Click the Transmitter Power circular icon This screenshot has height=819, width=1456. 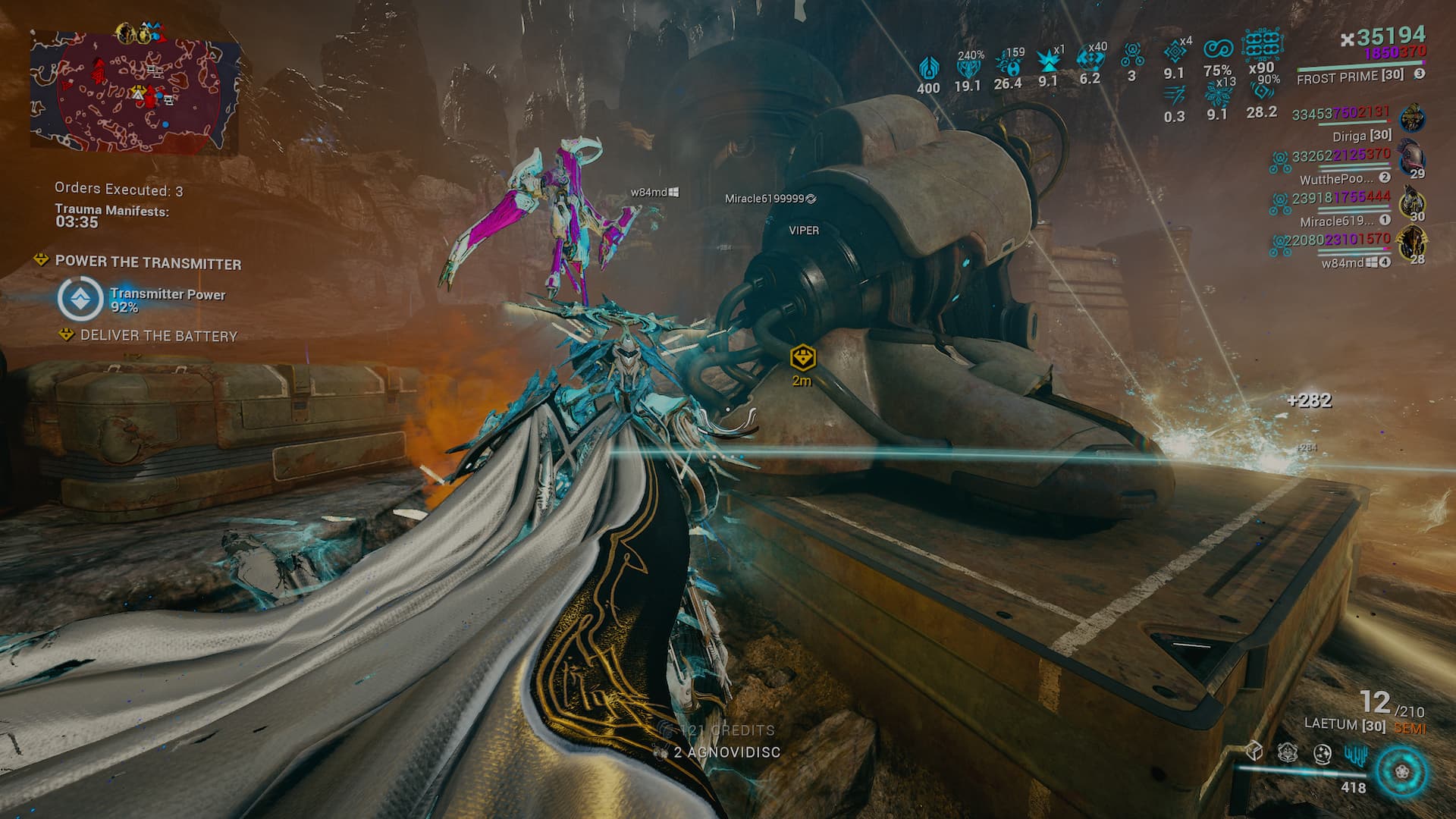80,299
